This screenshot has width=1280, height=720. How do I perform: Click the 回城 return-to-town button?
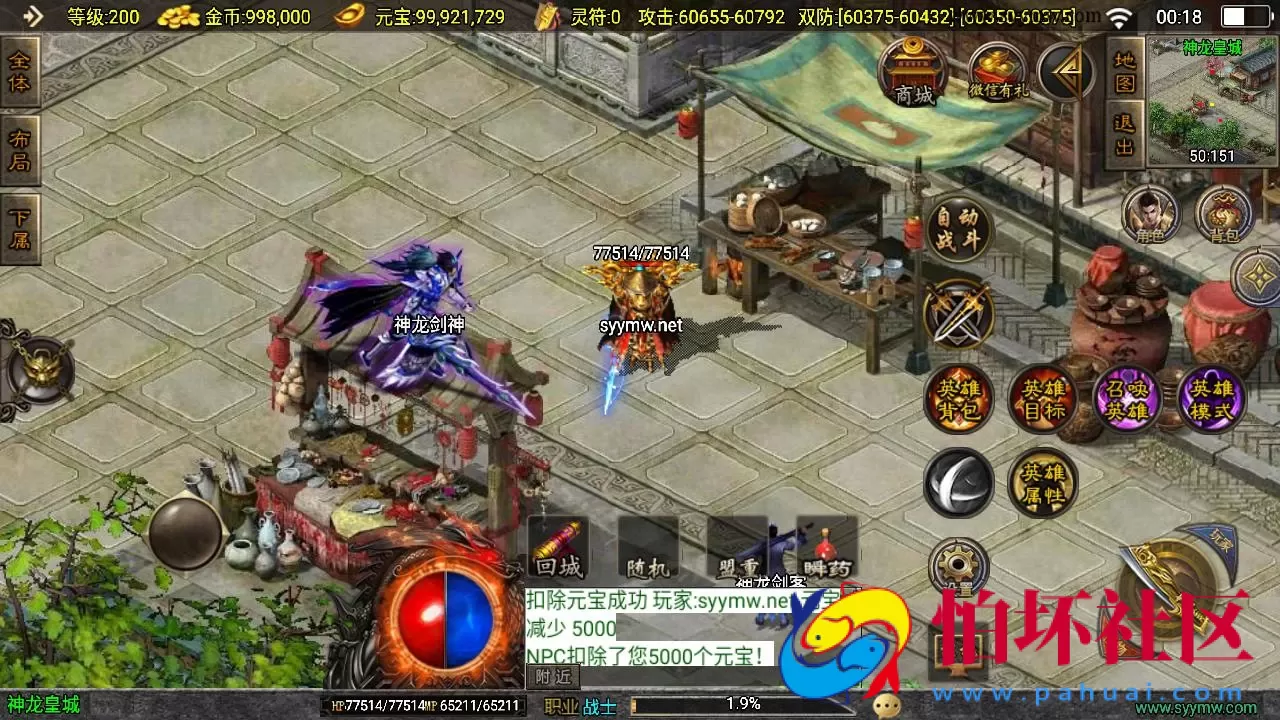click(x=558, y=549)
